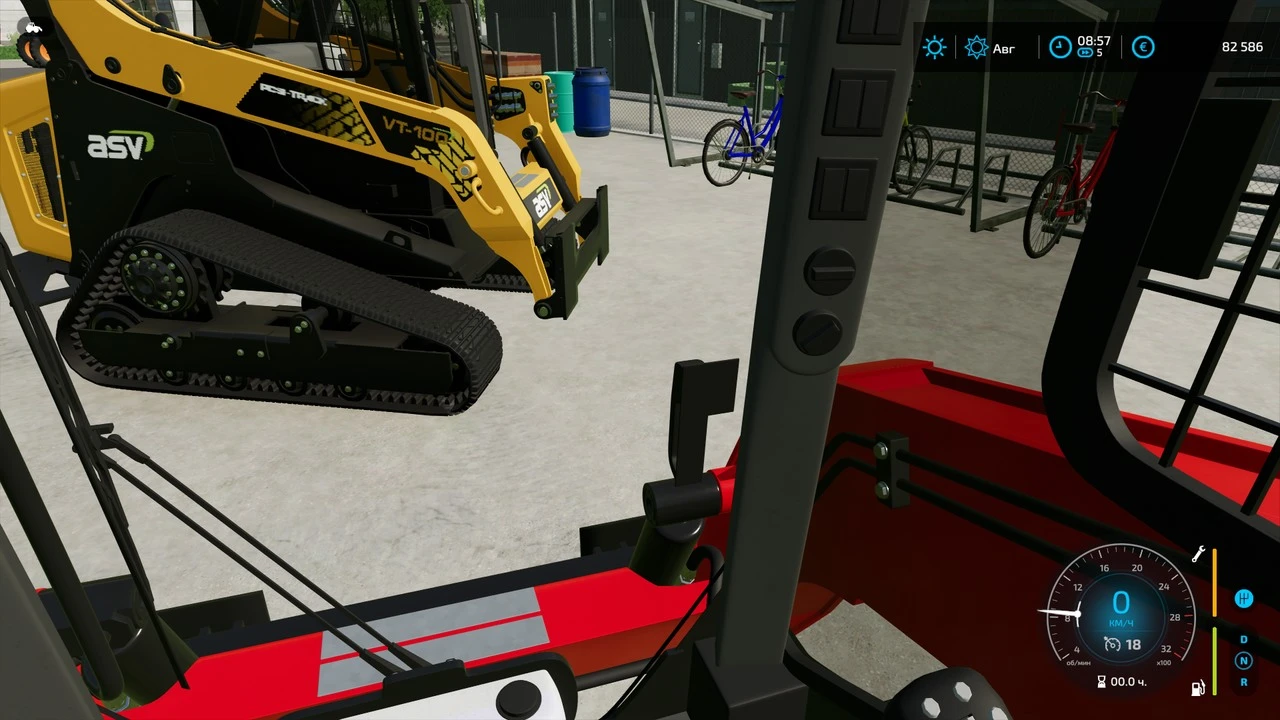
Task: Select the cruise control gauge icon
Action: (x=1112, y=645)
